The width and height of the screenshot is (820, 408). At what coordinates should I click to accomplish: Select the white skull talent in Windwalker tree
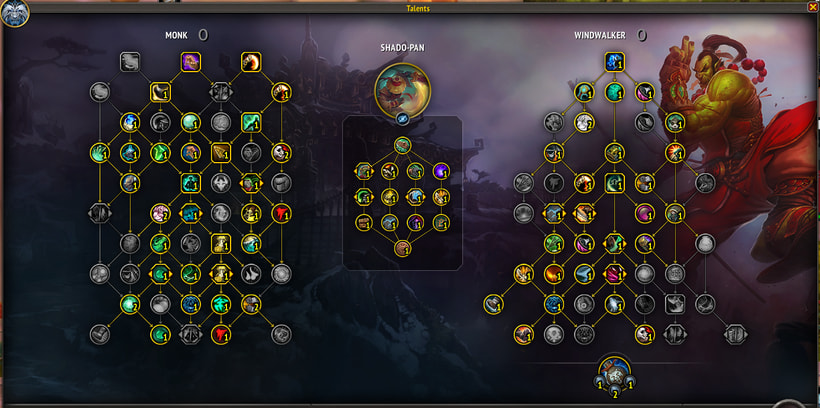[x=644, y=334]
